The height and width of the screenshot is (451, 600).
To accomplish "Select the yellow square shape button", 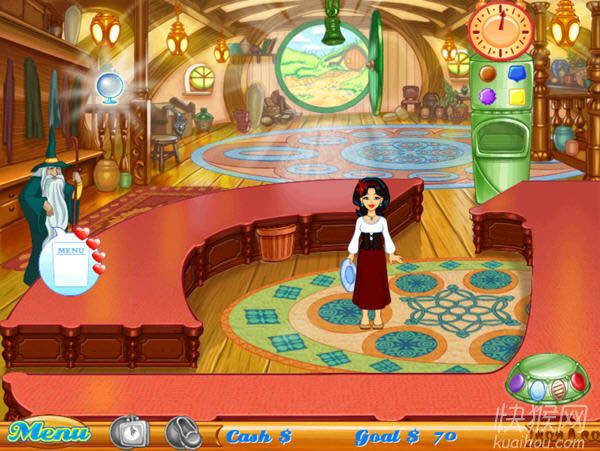I will click(516, 96).
